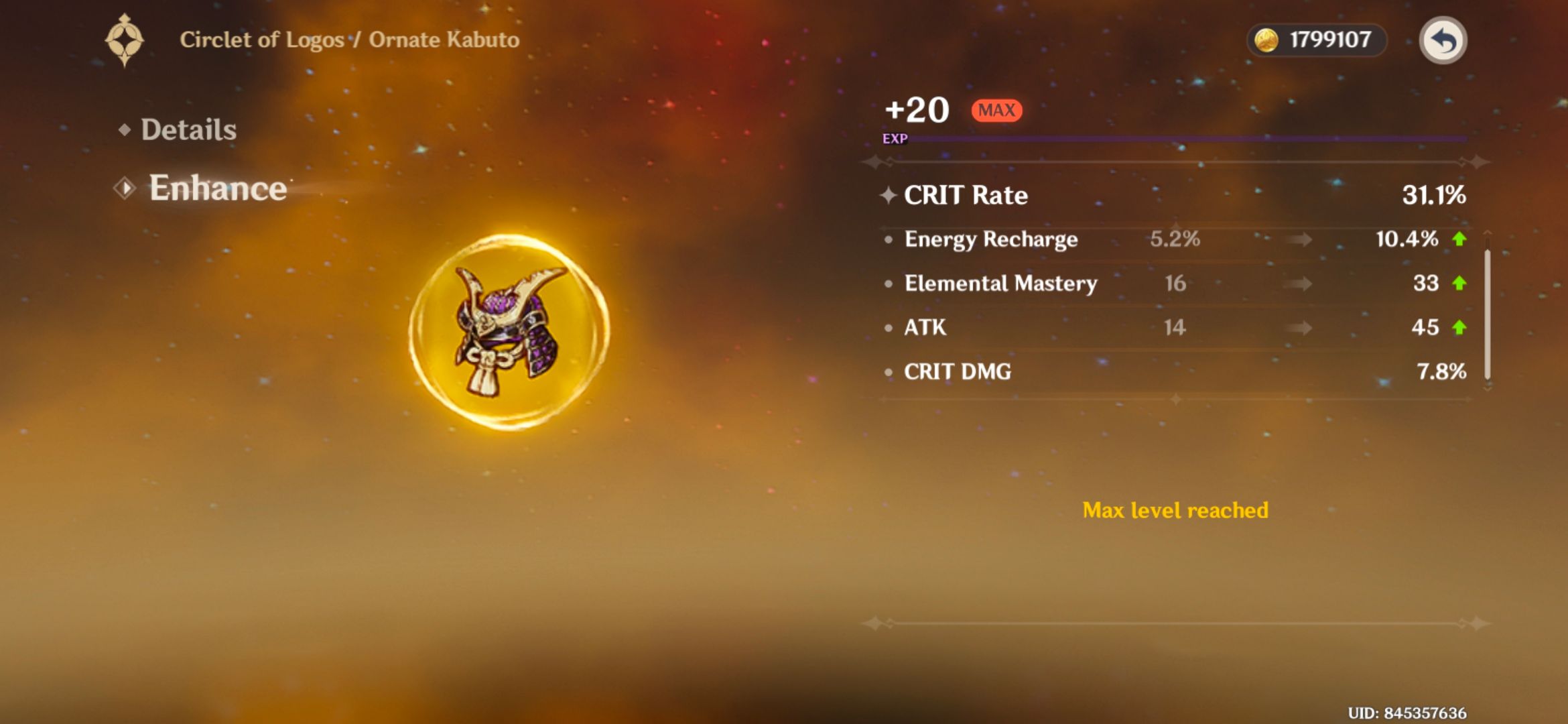Image resolution: width=1568 pixels, height=724 pixels.
Task: Click the back return arrow button
Action: (x=1444, y=40)
